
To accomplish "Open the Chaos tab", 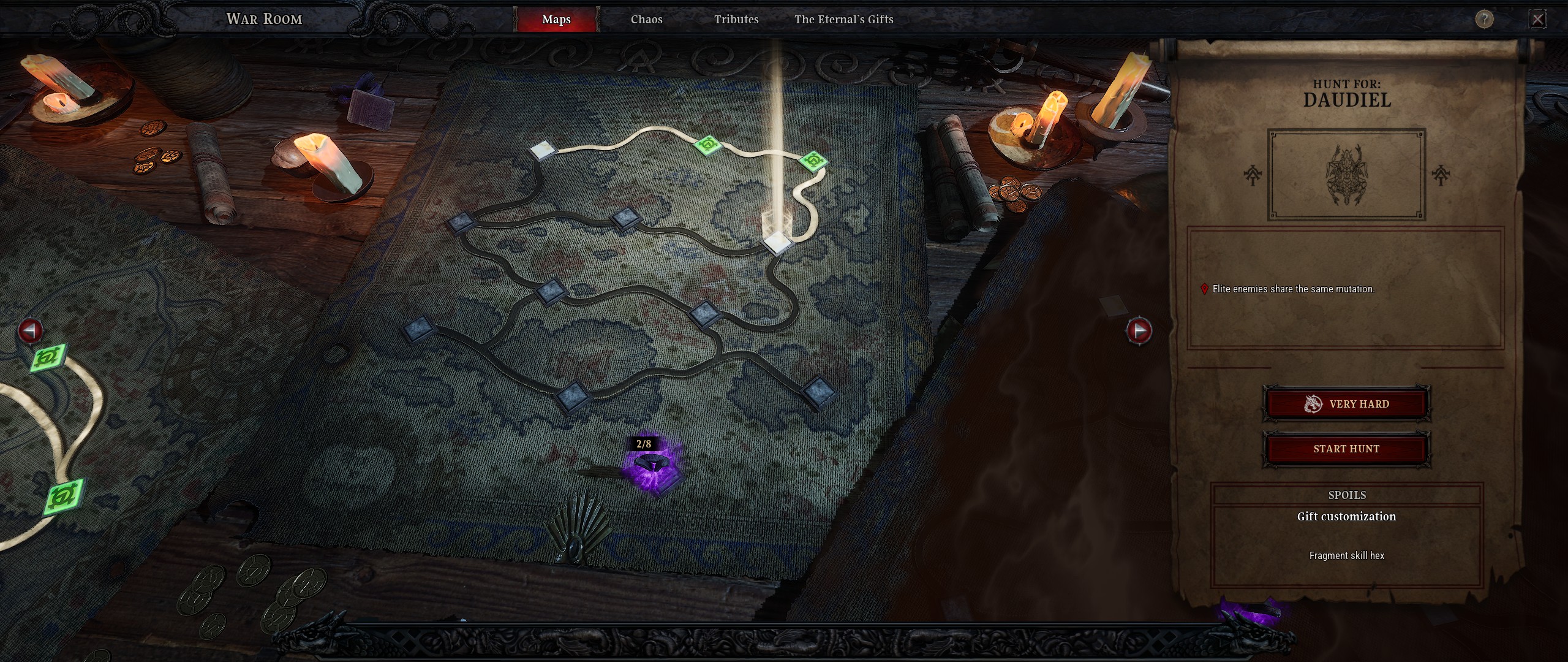I will coord(646,19).
